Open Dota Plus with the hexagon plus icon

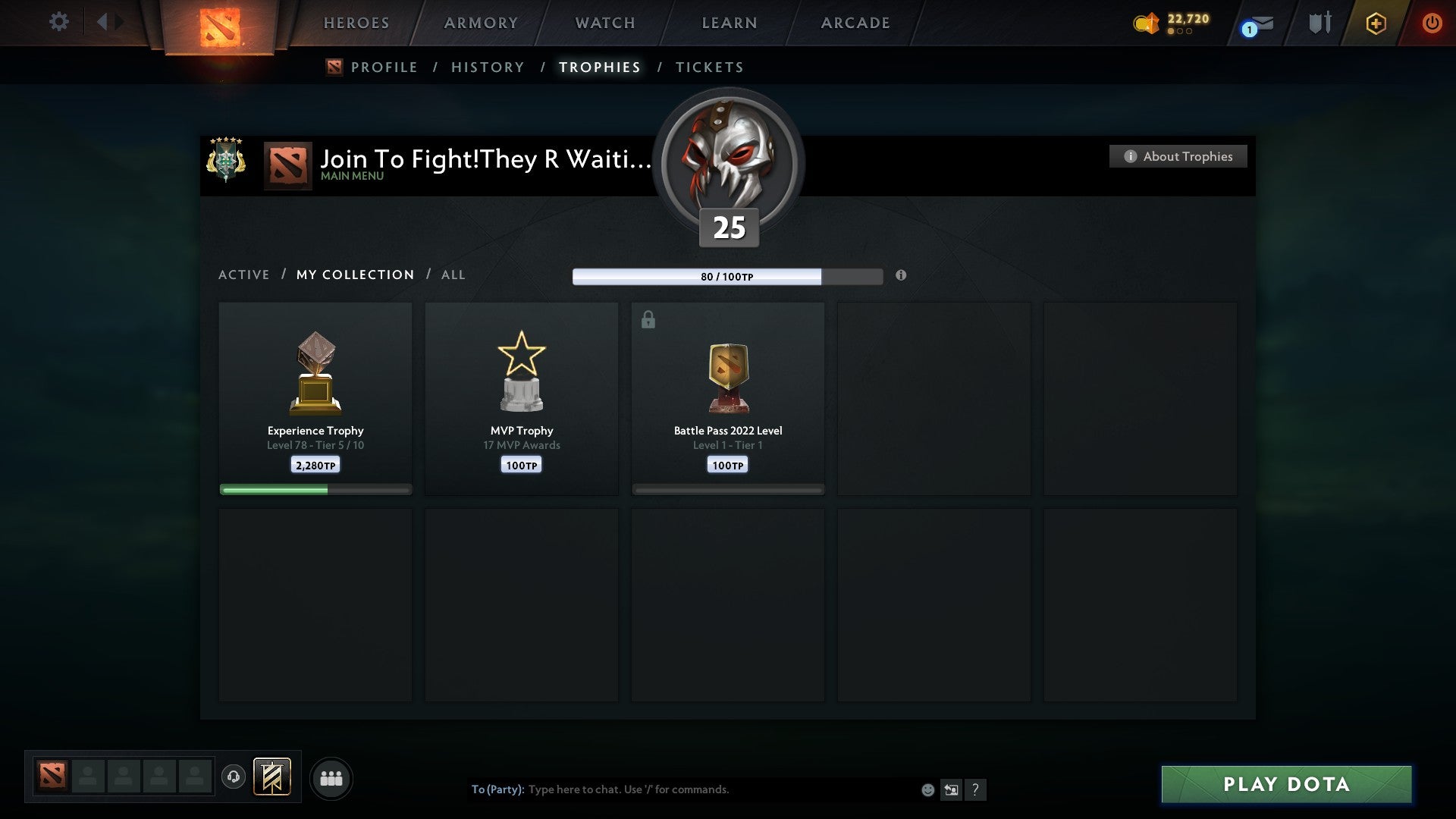[x=1375, y=23]
